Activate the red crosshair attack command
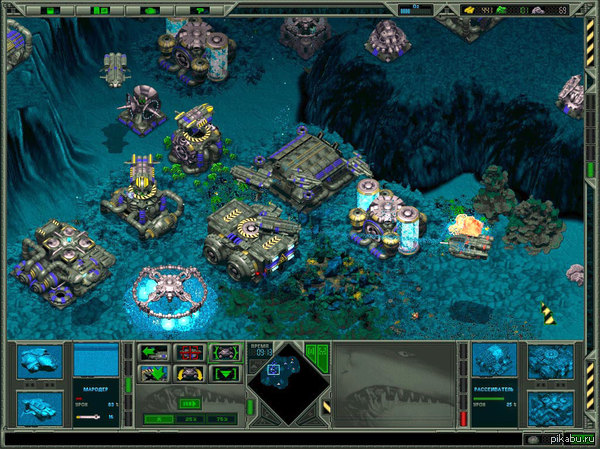The height and width of the screenshot is (449, 600). (190, 352)
